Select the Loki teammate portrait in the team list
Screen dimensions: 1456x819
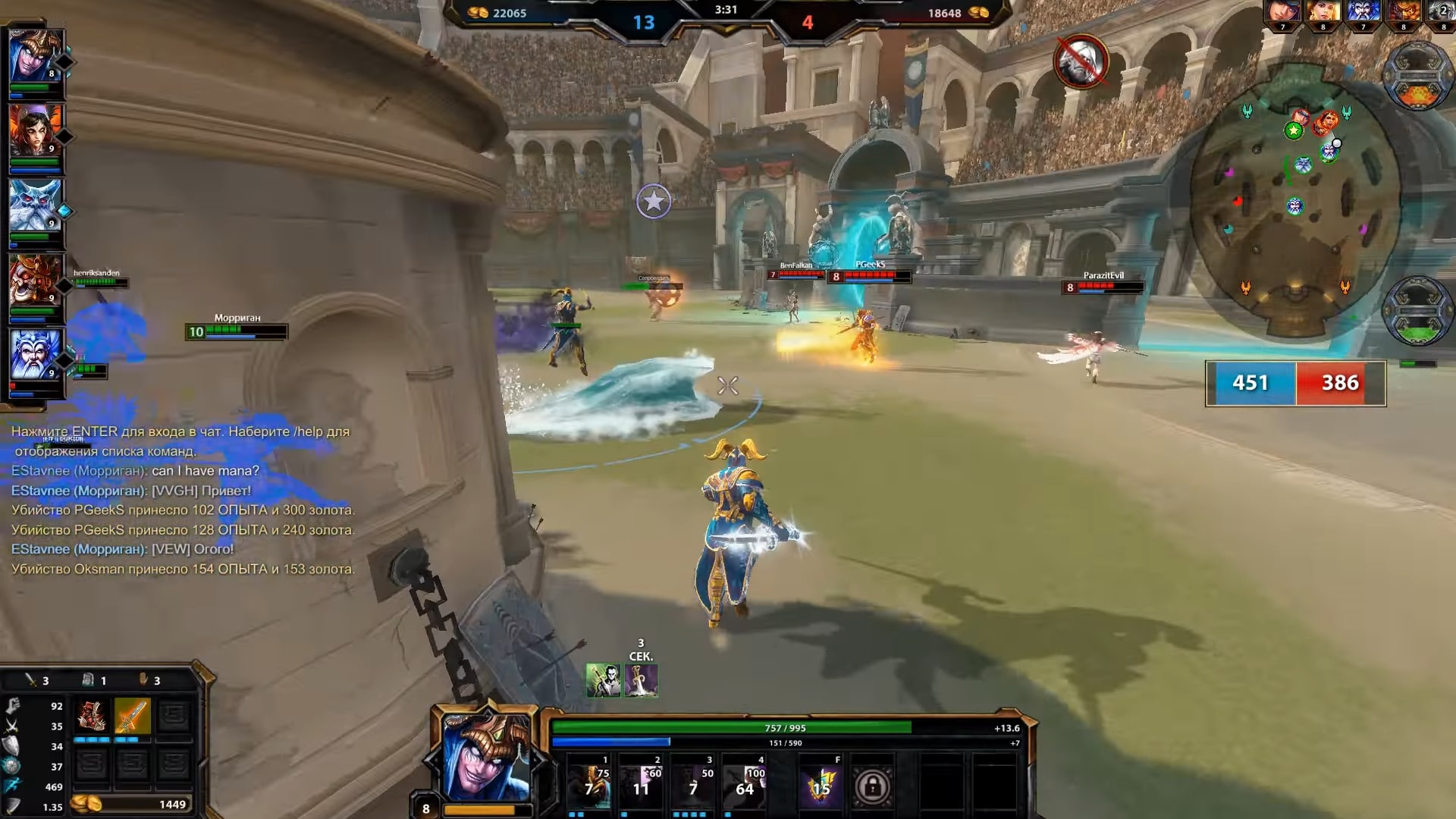(35, 57)
